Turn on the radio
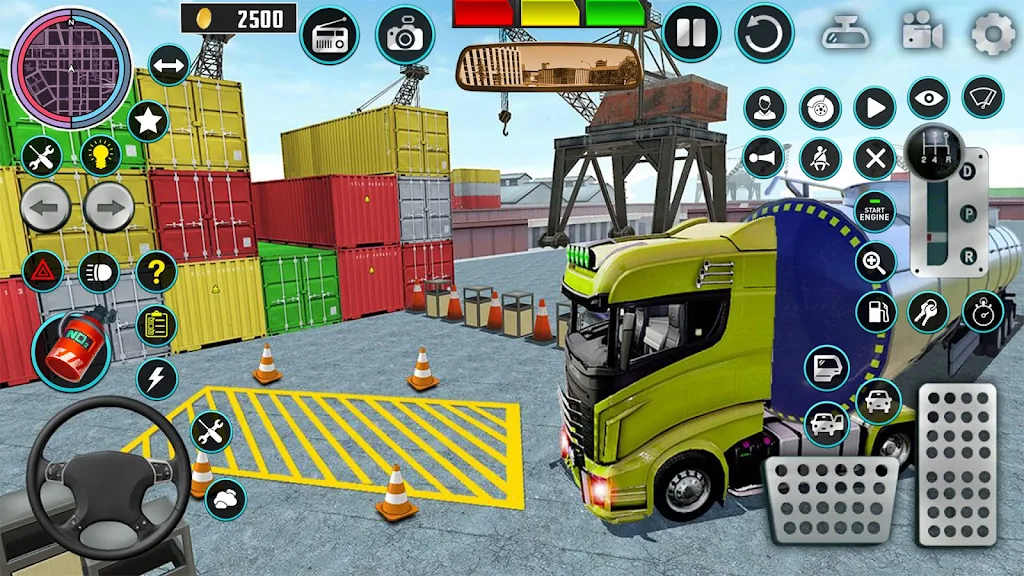Image resolution: width=1024 pixels, height=576 pixels. click(329, 34)
